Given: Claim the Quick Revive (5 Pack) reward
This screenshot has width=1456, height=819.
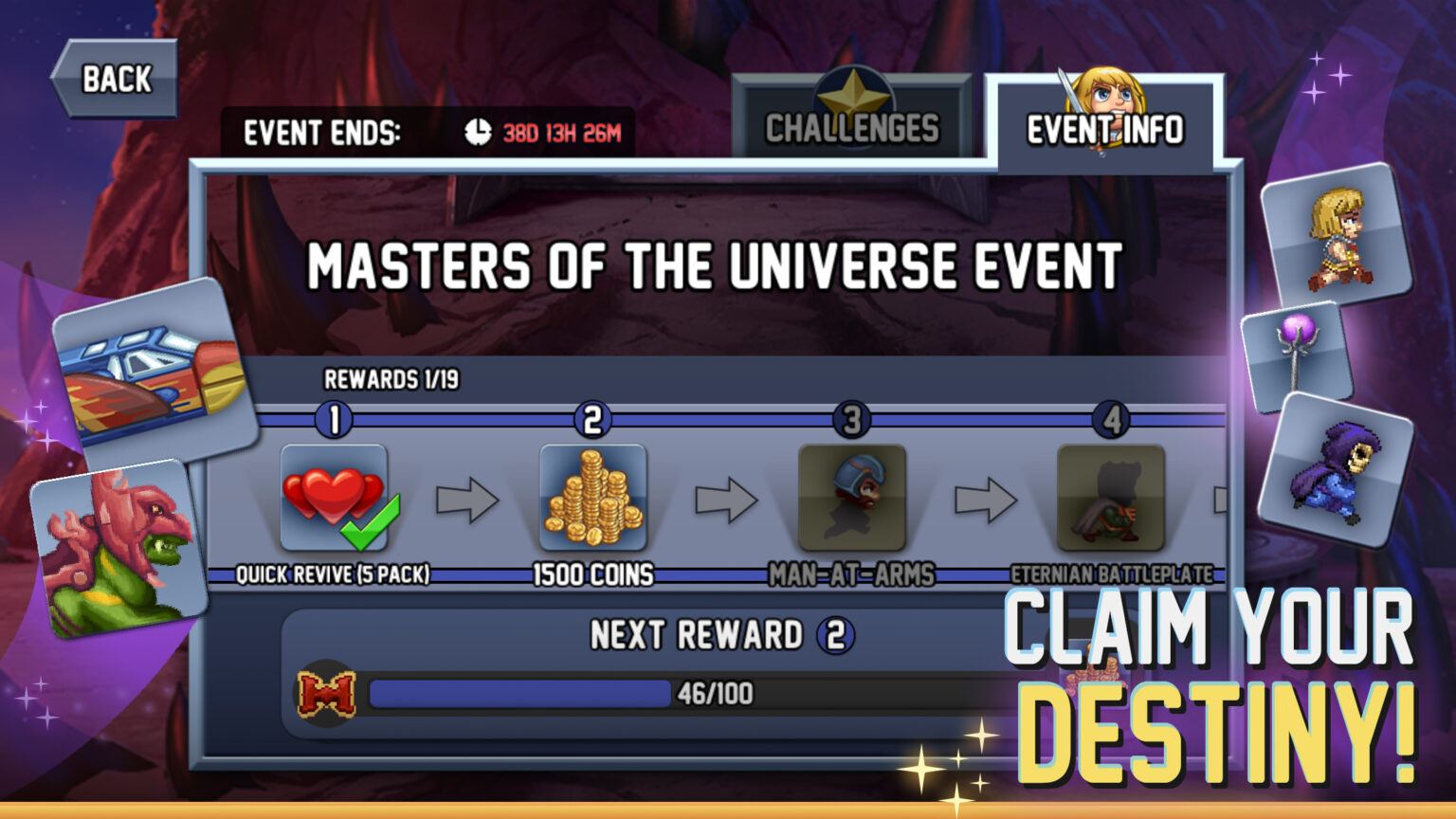Looking at the screenshot, I should pos(337,498).
